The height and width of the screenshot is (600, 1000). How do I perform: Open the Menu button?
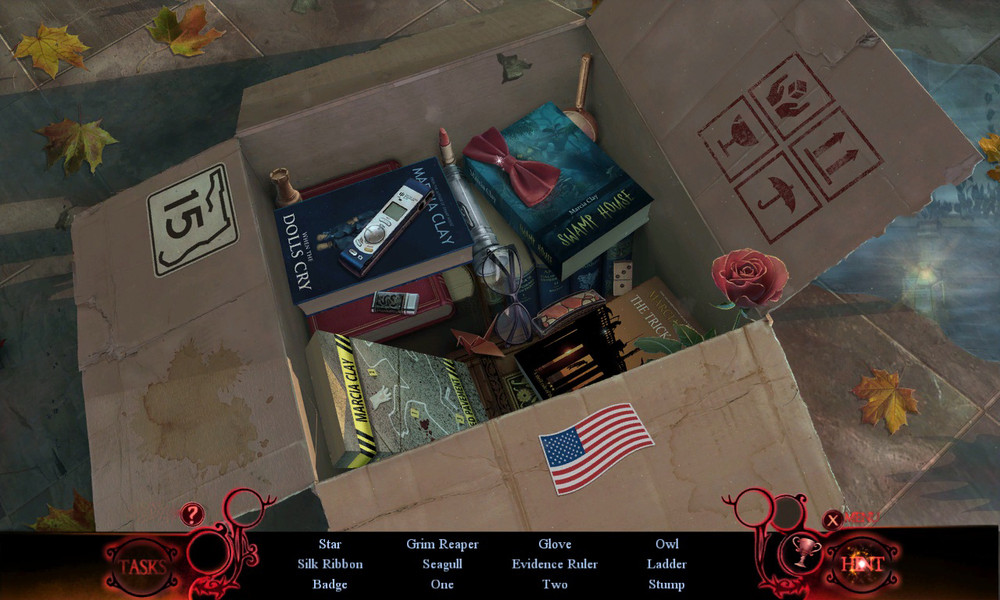pyautogui.click(x=850, y=517)
